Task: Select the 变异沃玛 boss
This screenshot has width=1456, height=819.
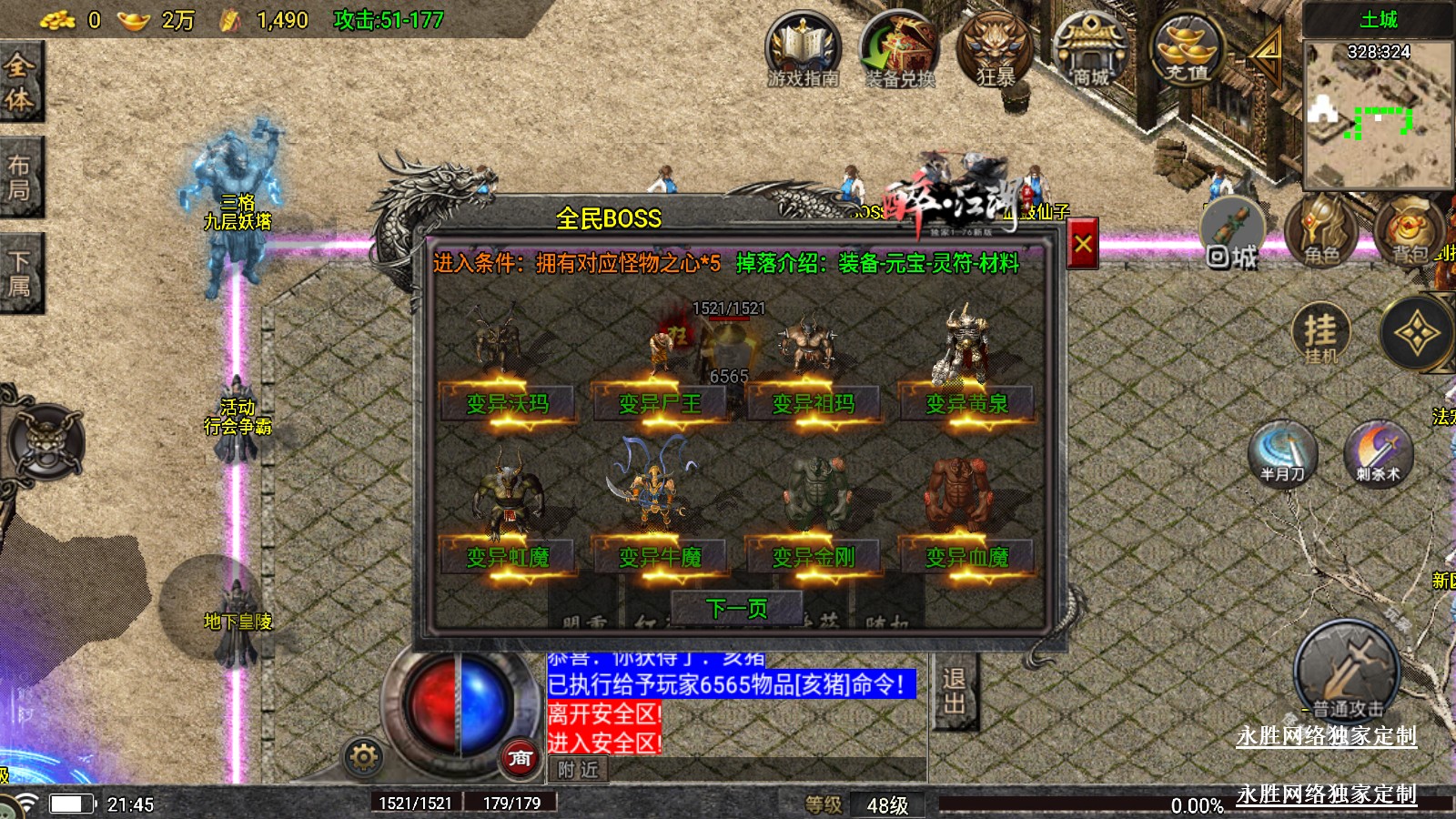Action: point(507,403)
